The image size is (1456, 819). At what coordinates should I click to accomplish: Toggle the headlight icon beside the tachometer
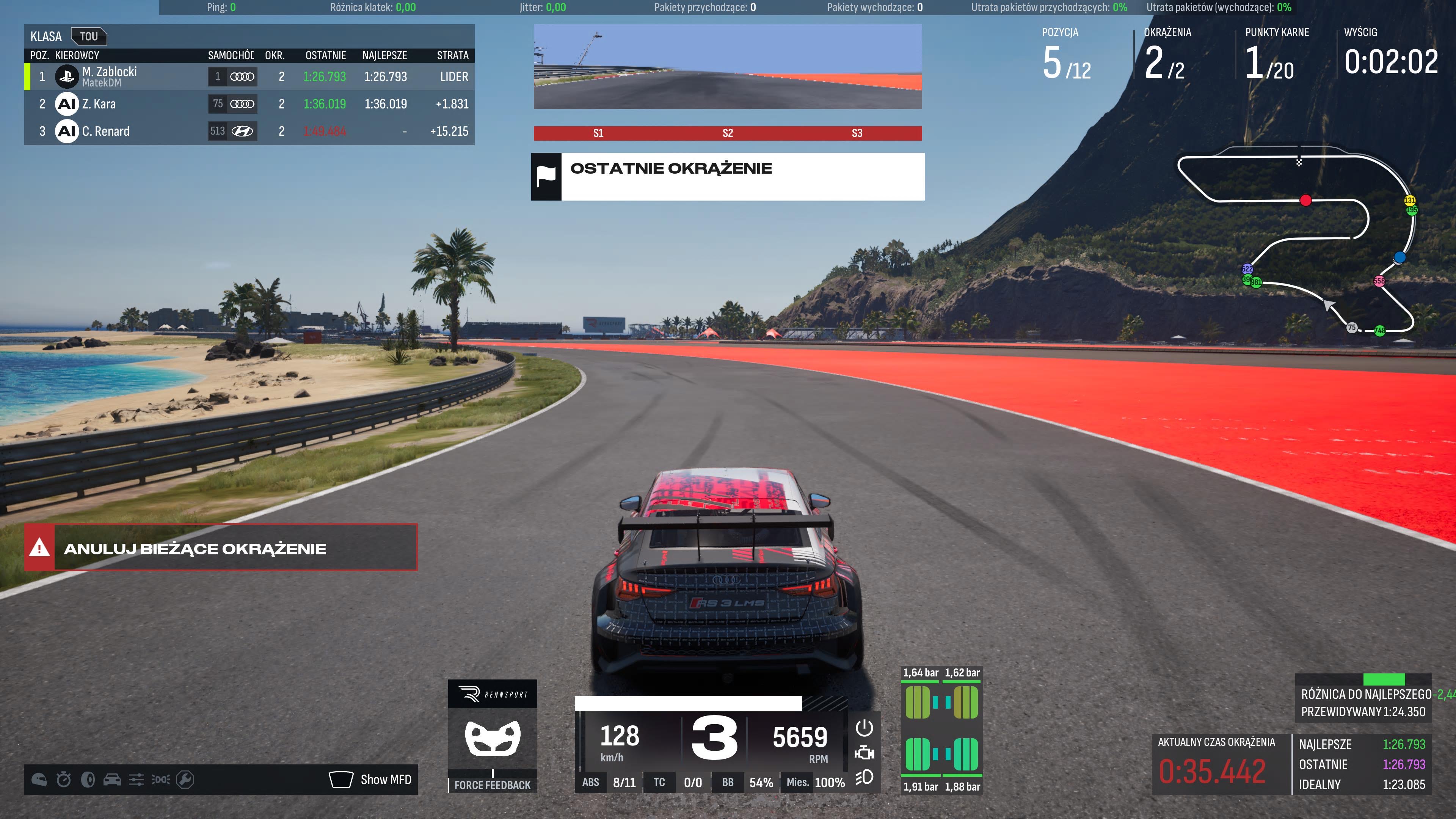click(864, 778)
